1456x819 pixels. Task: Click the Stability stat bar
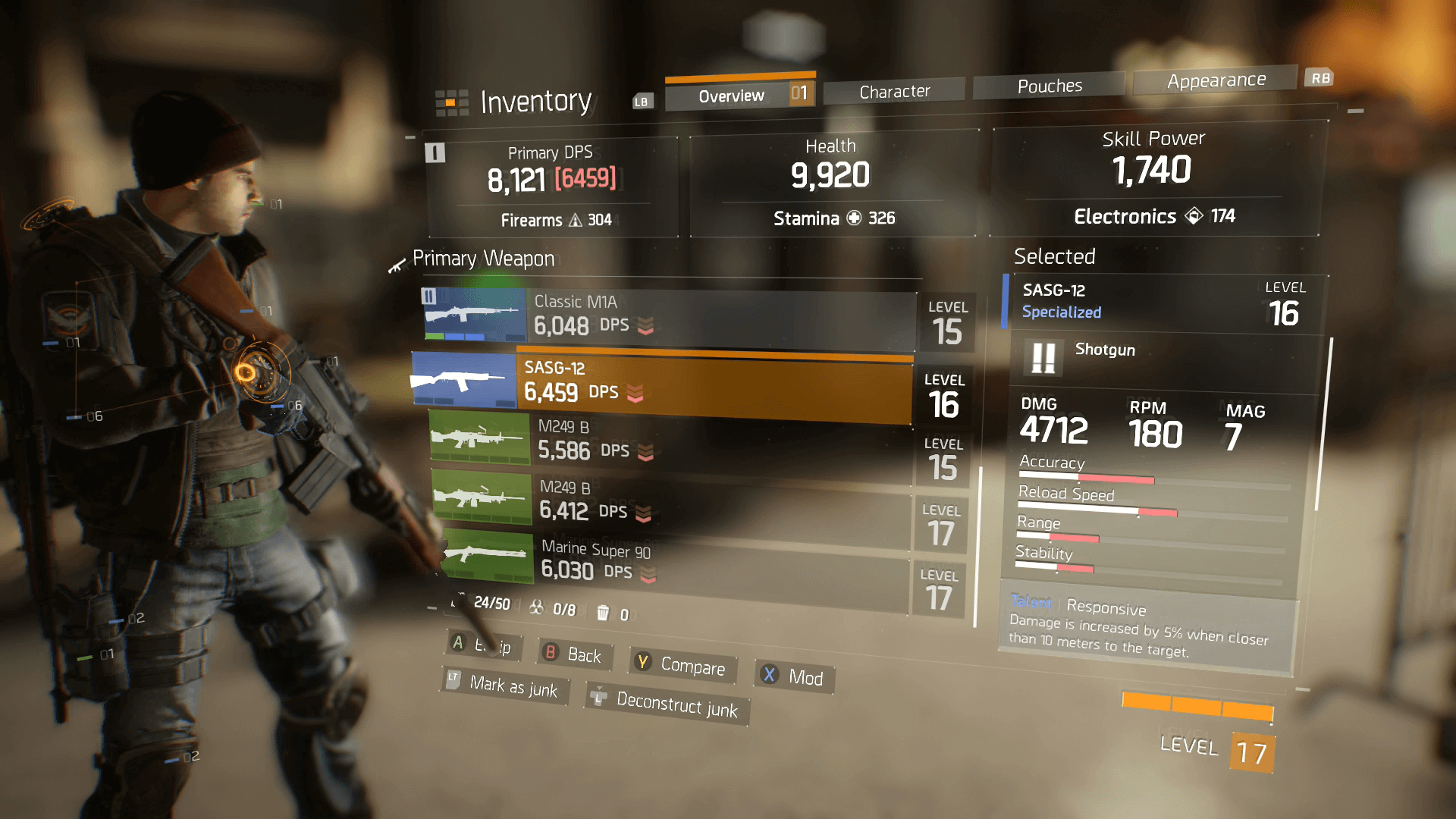(x=1058, y=567)
